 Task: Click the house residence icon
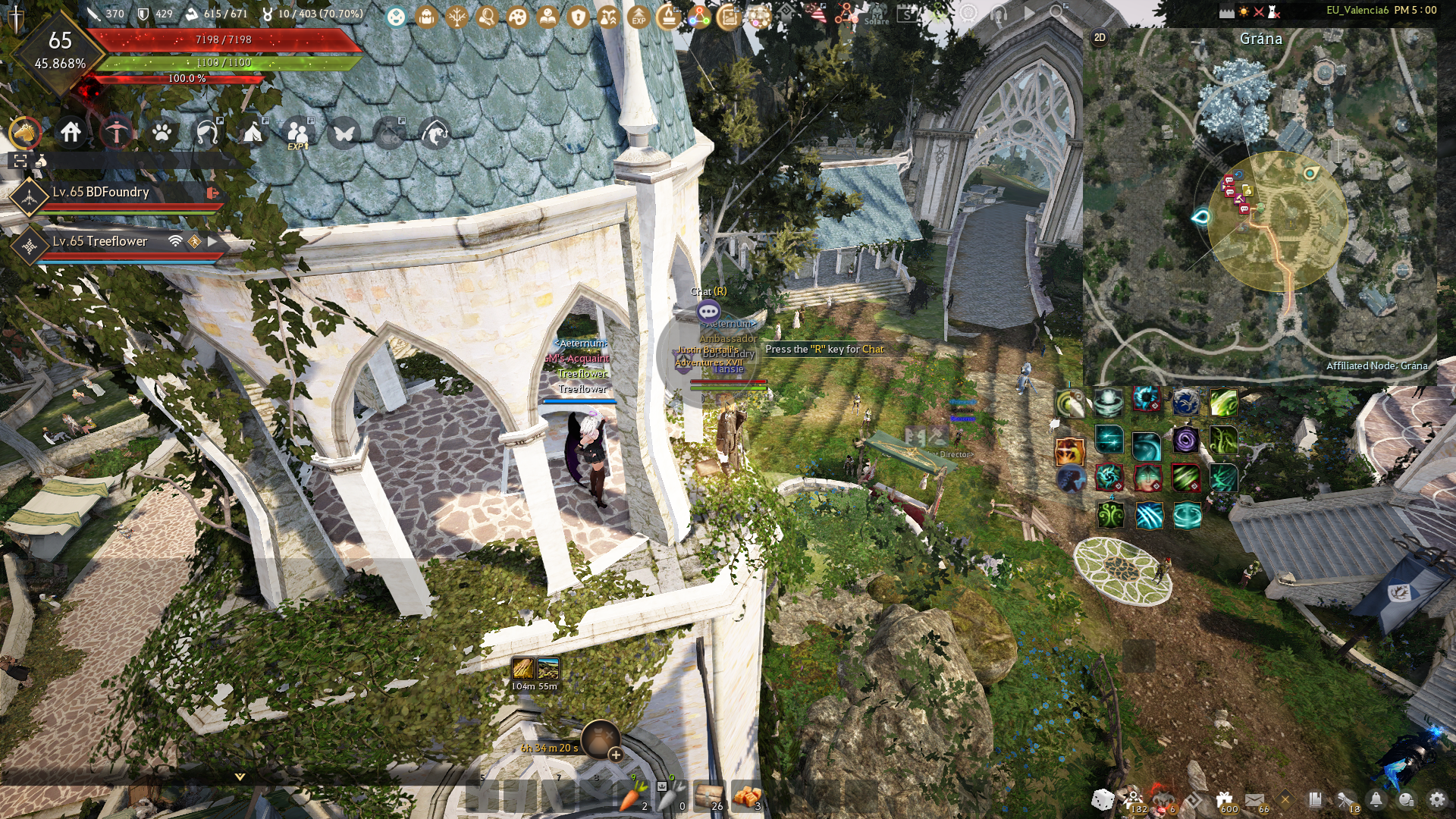pyautogui.click(x=71, y=133)
